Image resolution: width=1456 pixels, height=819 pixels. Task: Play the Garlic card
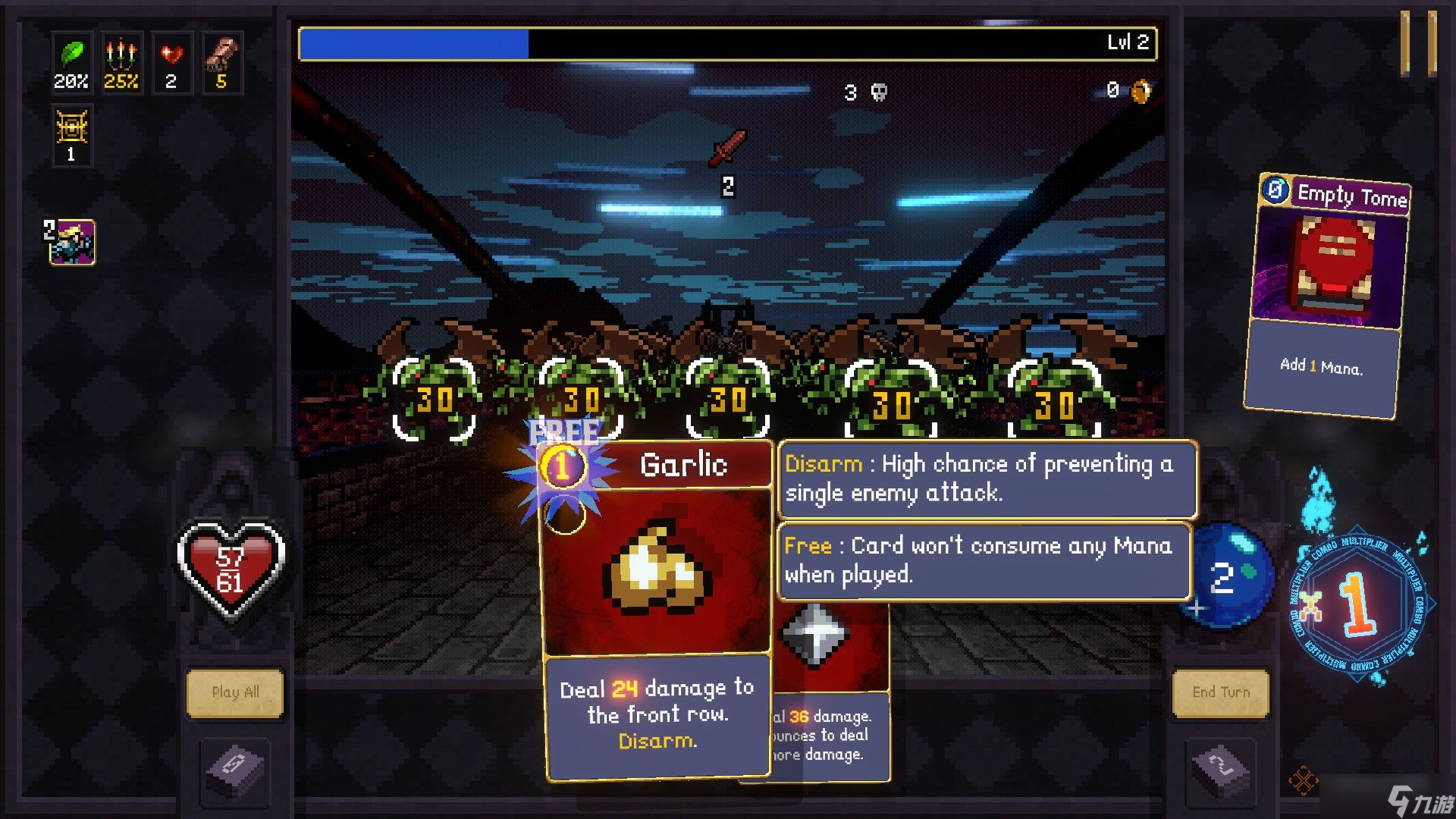(657, 607)
